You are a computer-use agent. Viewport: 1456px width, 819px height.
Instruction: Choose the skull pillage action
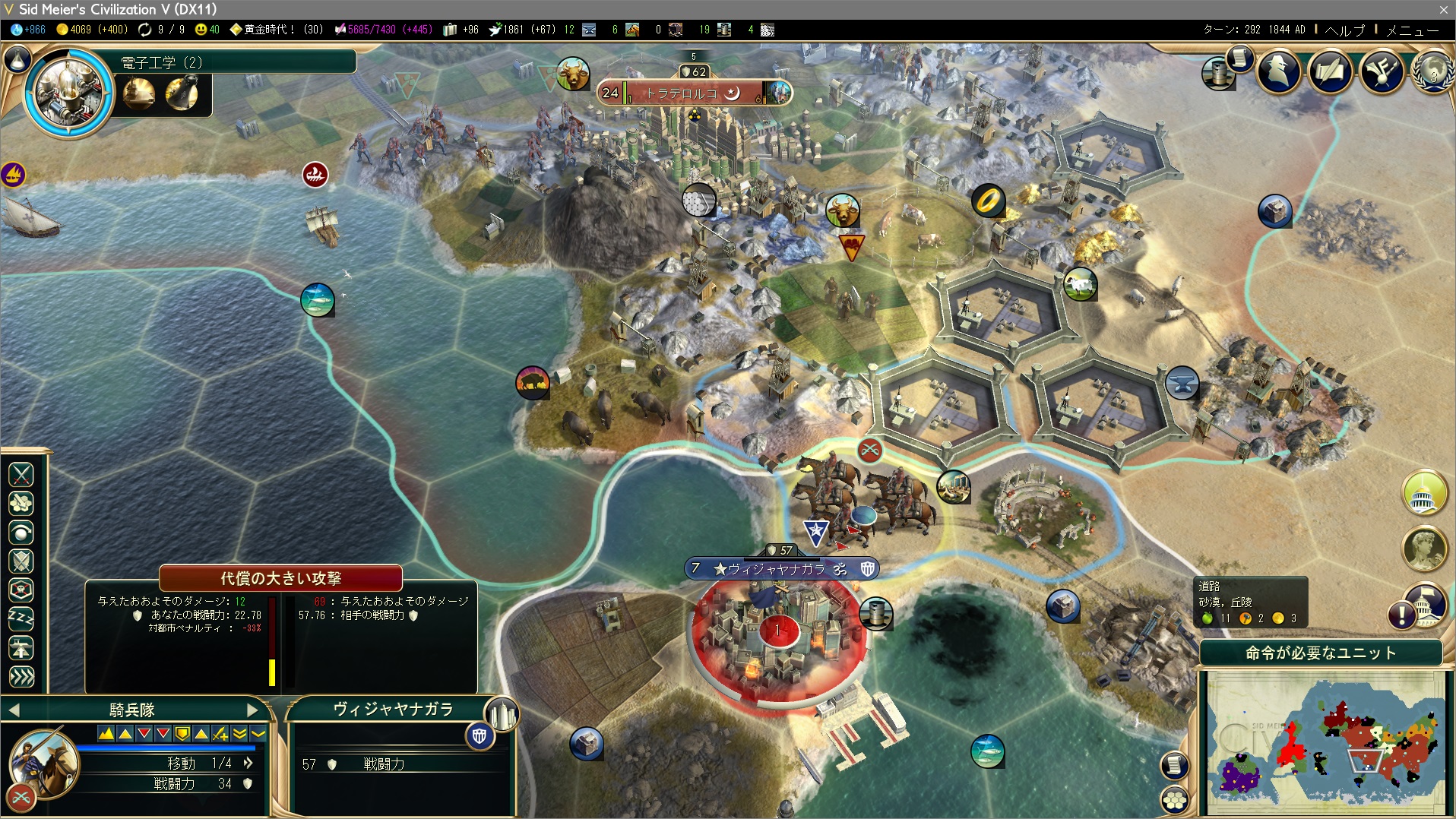point(21,590)
